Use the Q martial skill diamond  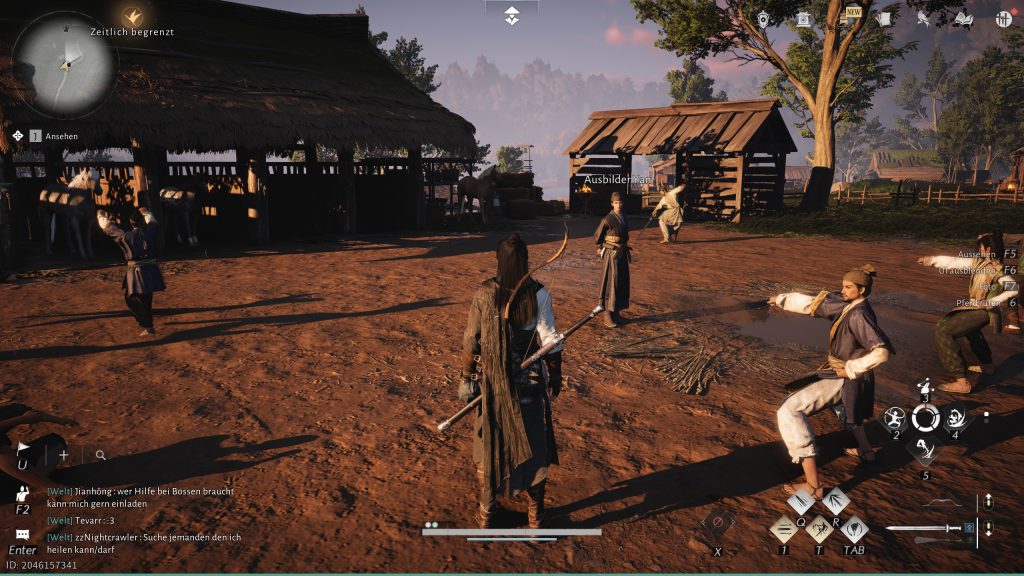pyautogui.click(x=801, y=501)
